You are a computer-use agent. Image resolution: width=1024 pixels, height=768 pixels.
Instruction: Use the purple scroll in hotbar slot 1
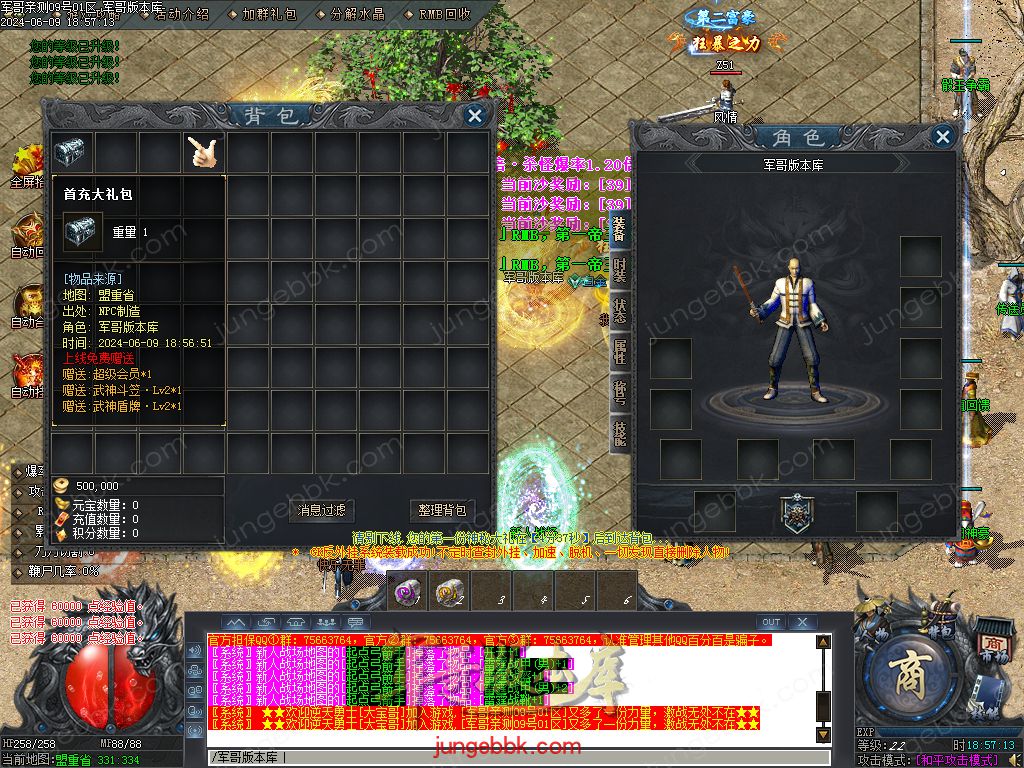405,592
